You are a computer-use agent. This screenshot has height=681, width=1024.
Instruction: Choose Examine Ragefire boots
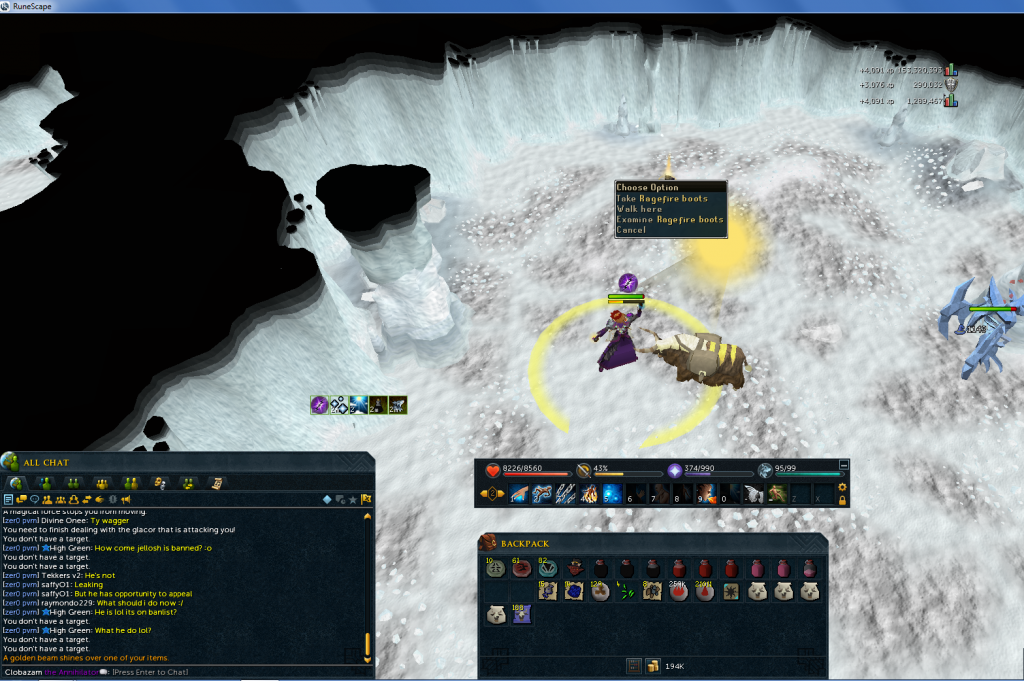coord(669,220)
